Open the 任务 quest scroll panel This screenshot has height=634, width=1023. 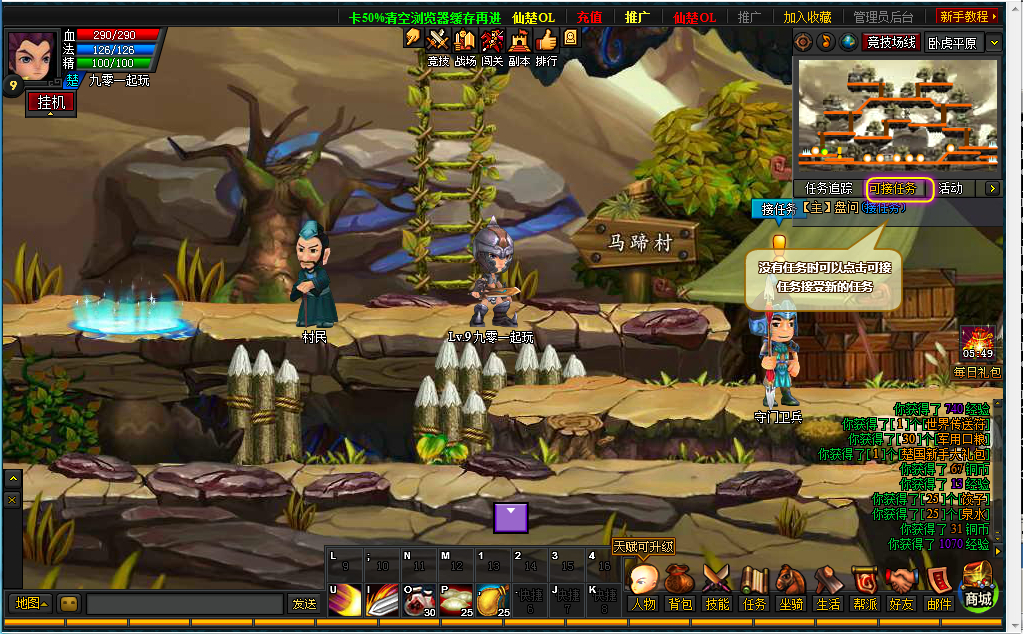click(754, 588)
